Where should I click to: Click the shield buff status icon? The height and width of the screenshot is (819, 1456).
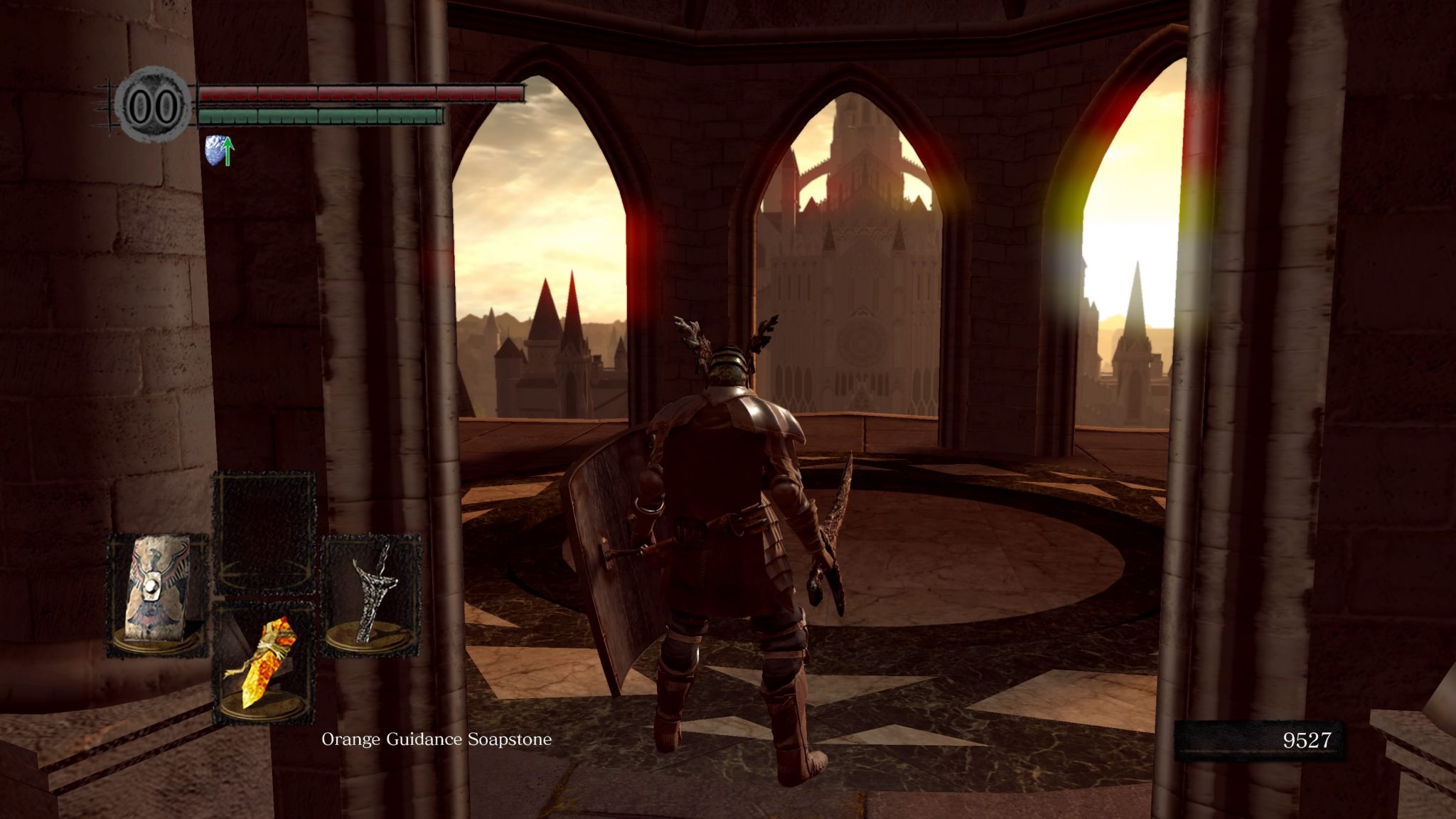tap(219, 151)
